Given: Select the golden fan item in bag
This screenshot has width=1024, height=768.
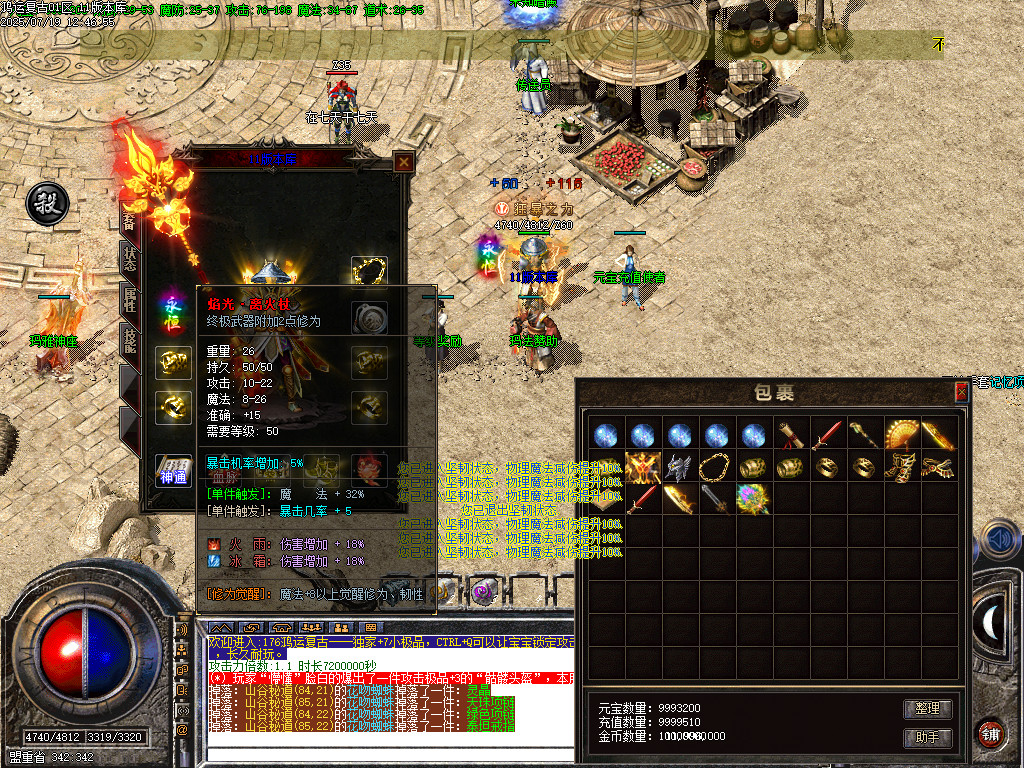Looking at the screenshot, I should click(901, 435).
